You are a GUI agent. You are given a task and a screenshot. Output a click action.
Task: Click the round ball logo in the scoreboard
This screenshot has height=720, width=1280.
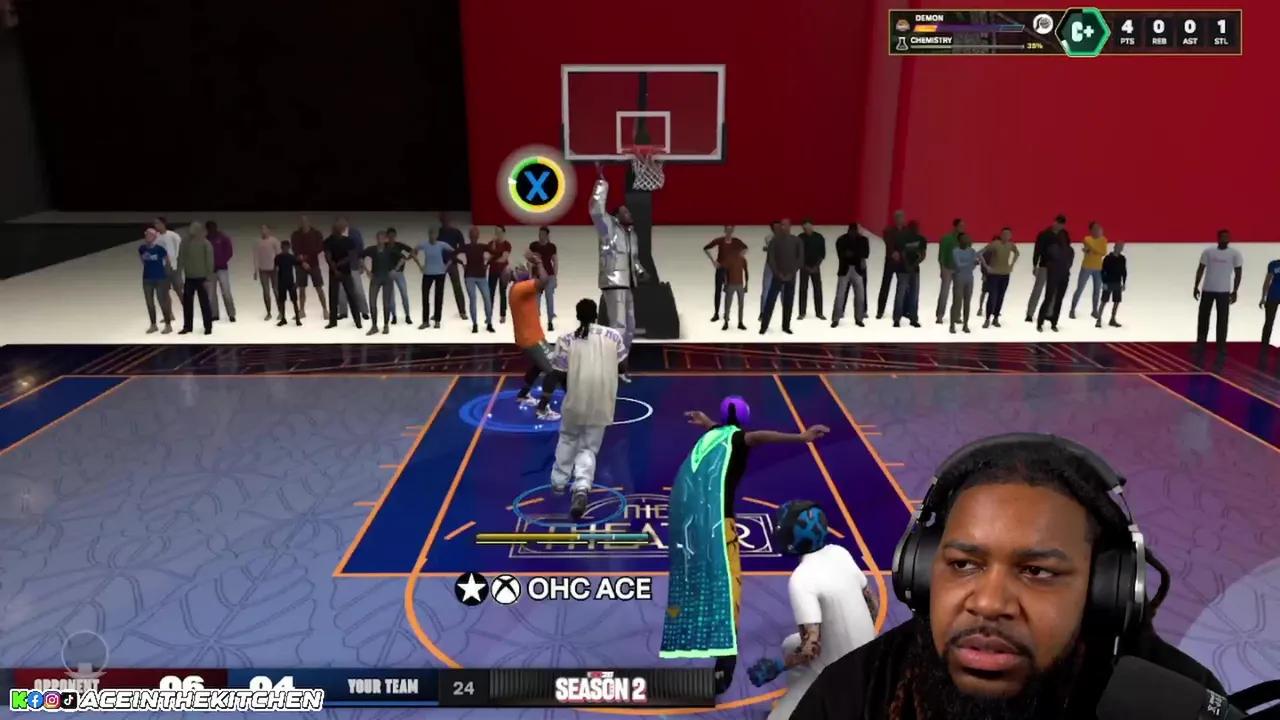[1042, 26]
